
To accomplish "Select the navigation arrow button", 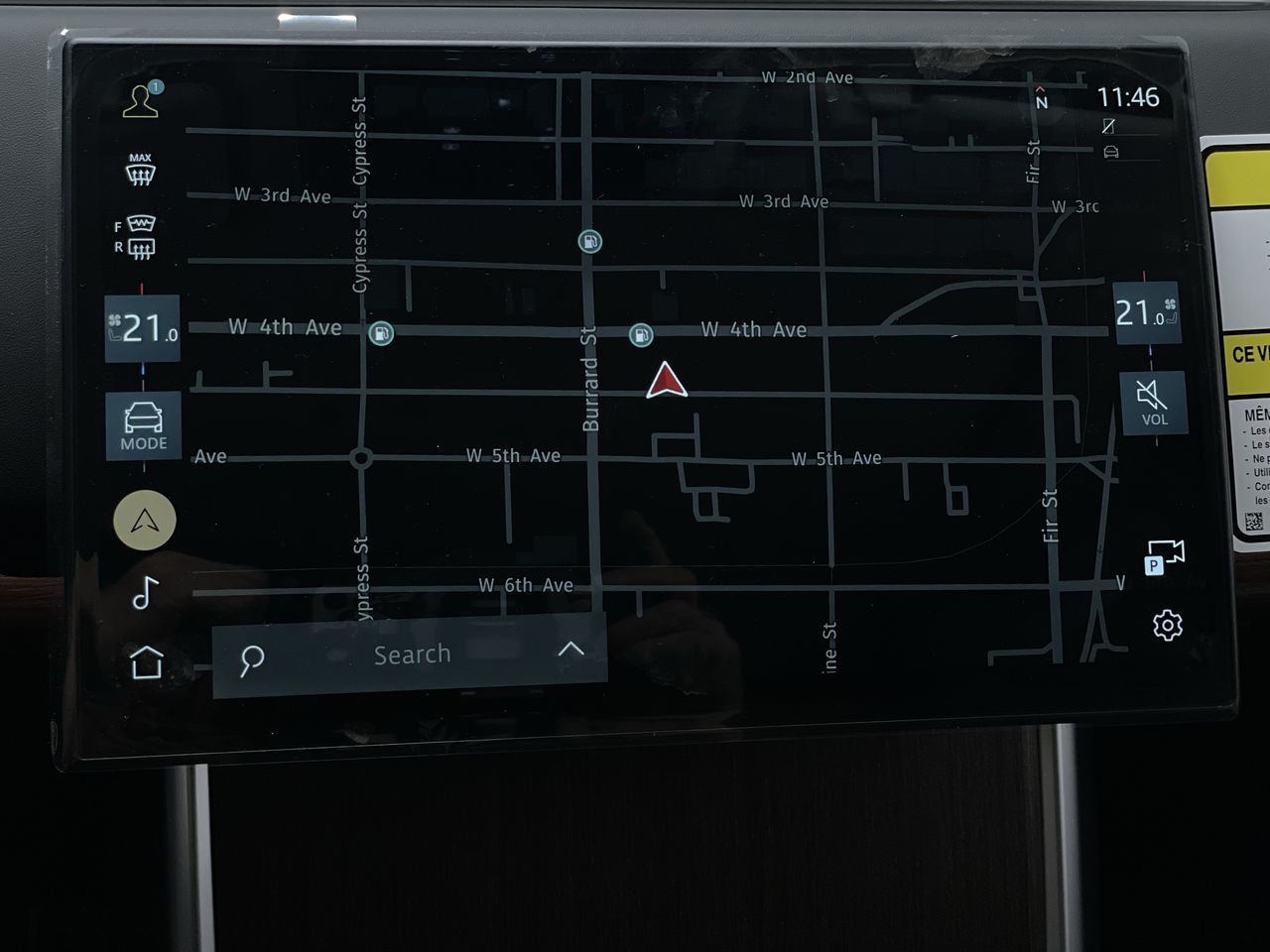I will tap(145, 520).
